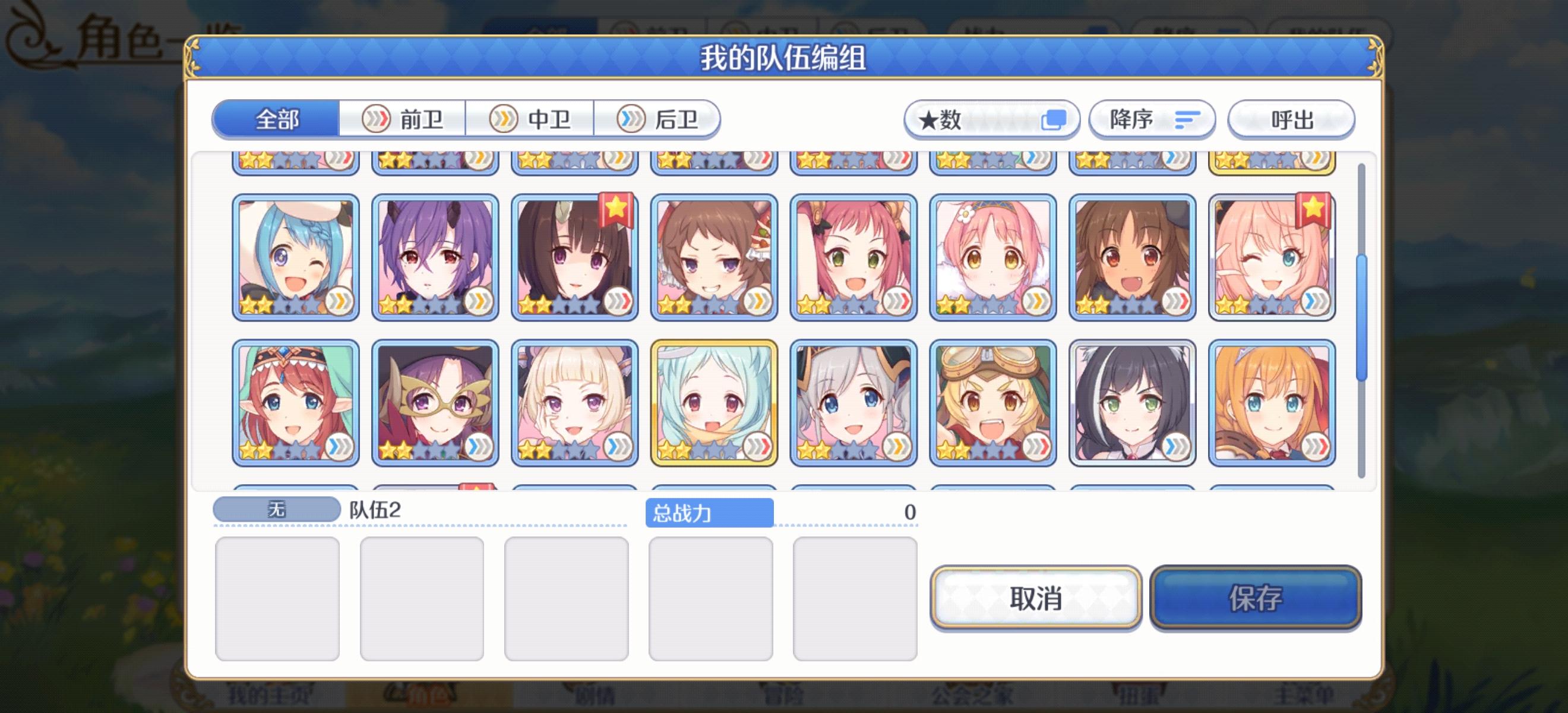Toggle the star-count filter switch beside ★数
1568x713 pixels.
tap(1054, 120)
